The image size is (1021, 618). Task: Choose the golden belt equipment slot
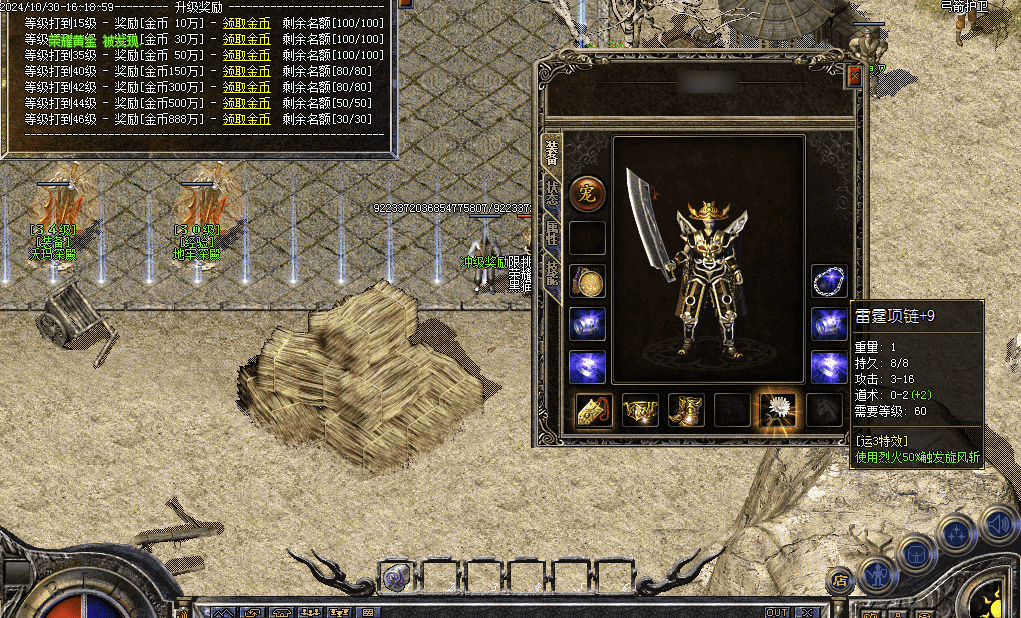pyautogui.click(x=640, y=409)
